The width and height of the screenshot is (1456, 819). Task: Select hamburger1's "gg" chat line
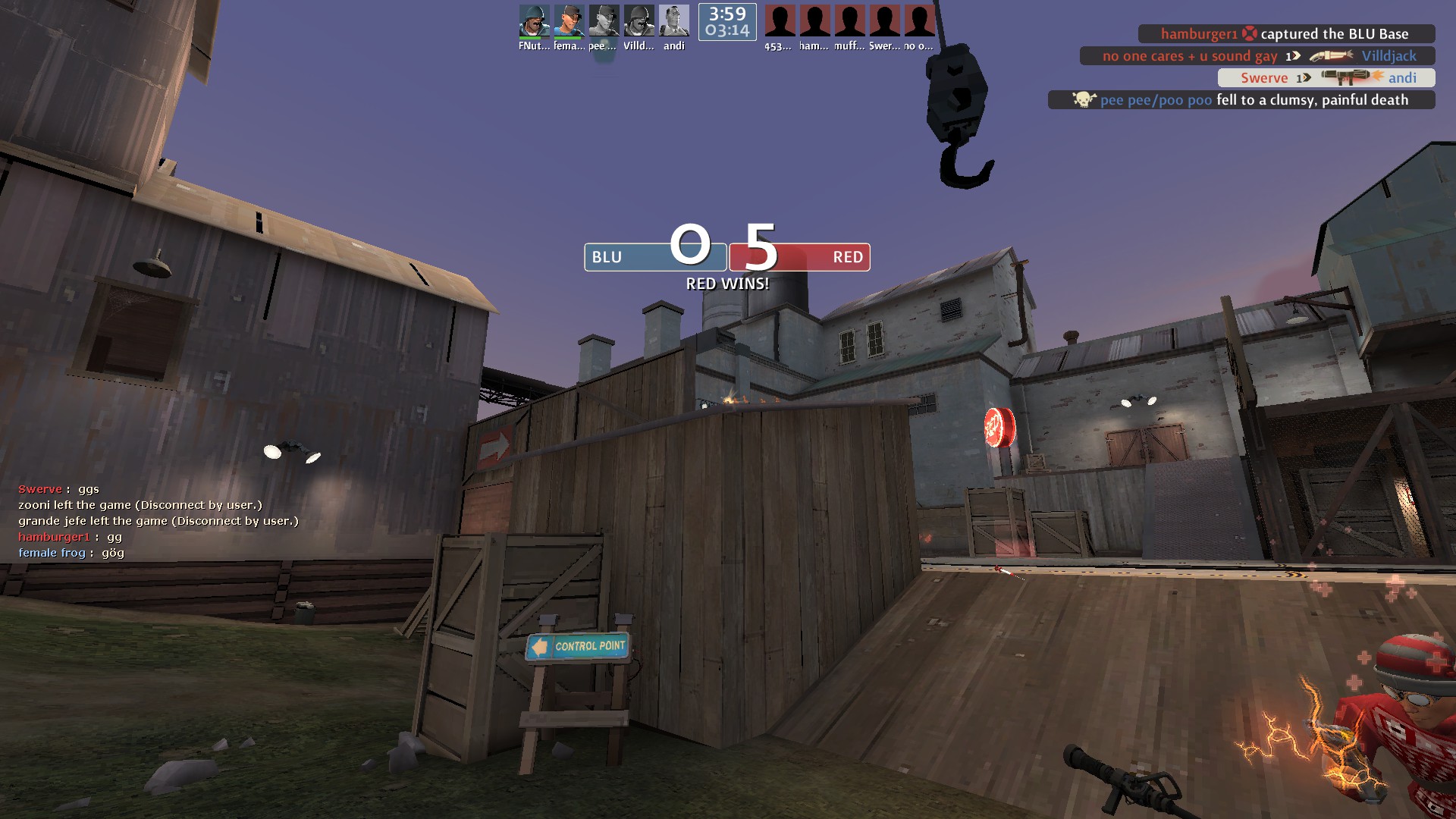click(70, 537)
